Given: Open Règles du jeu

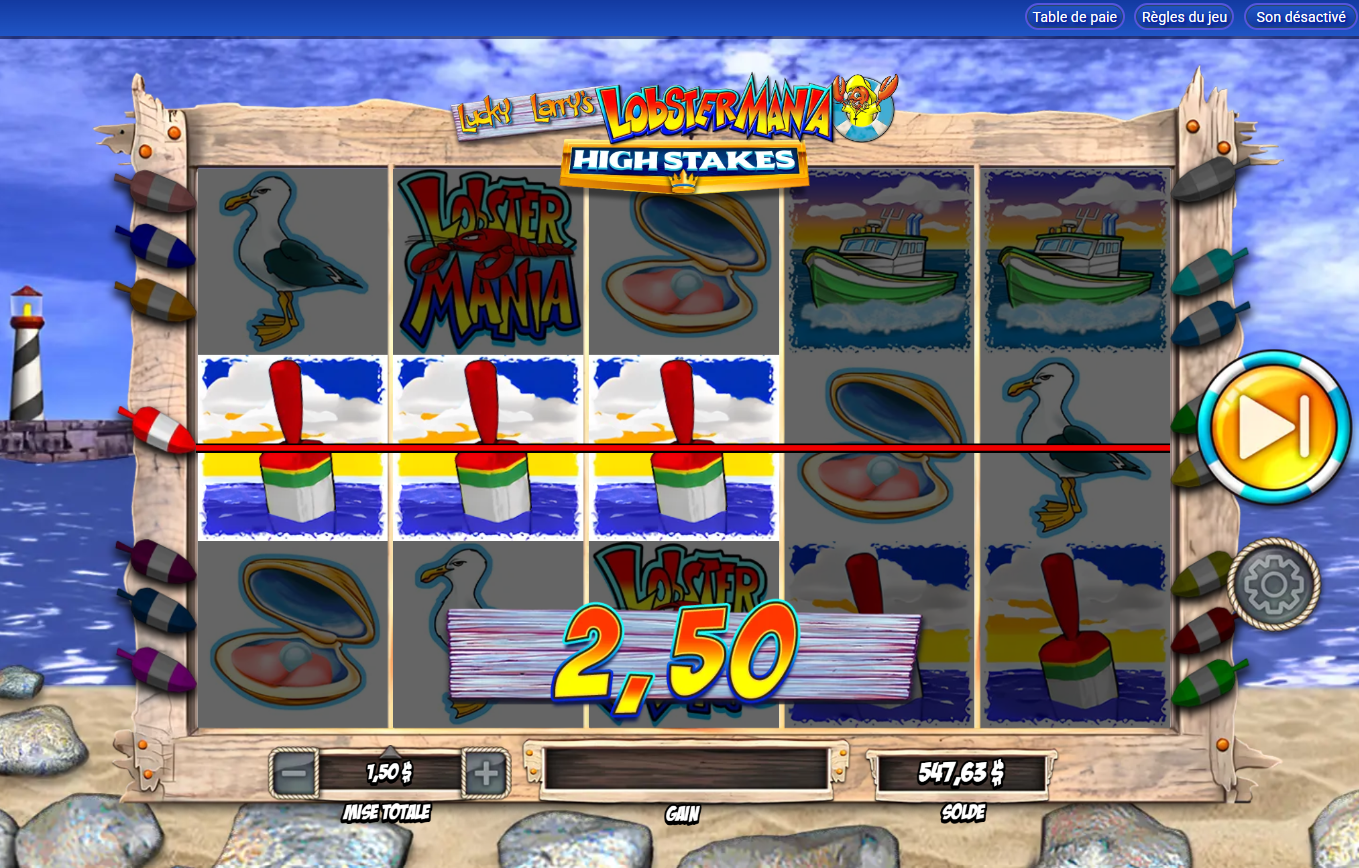Looking at the screenshot, I should click(x=1183, y=16).
